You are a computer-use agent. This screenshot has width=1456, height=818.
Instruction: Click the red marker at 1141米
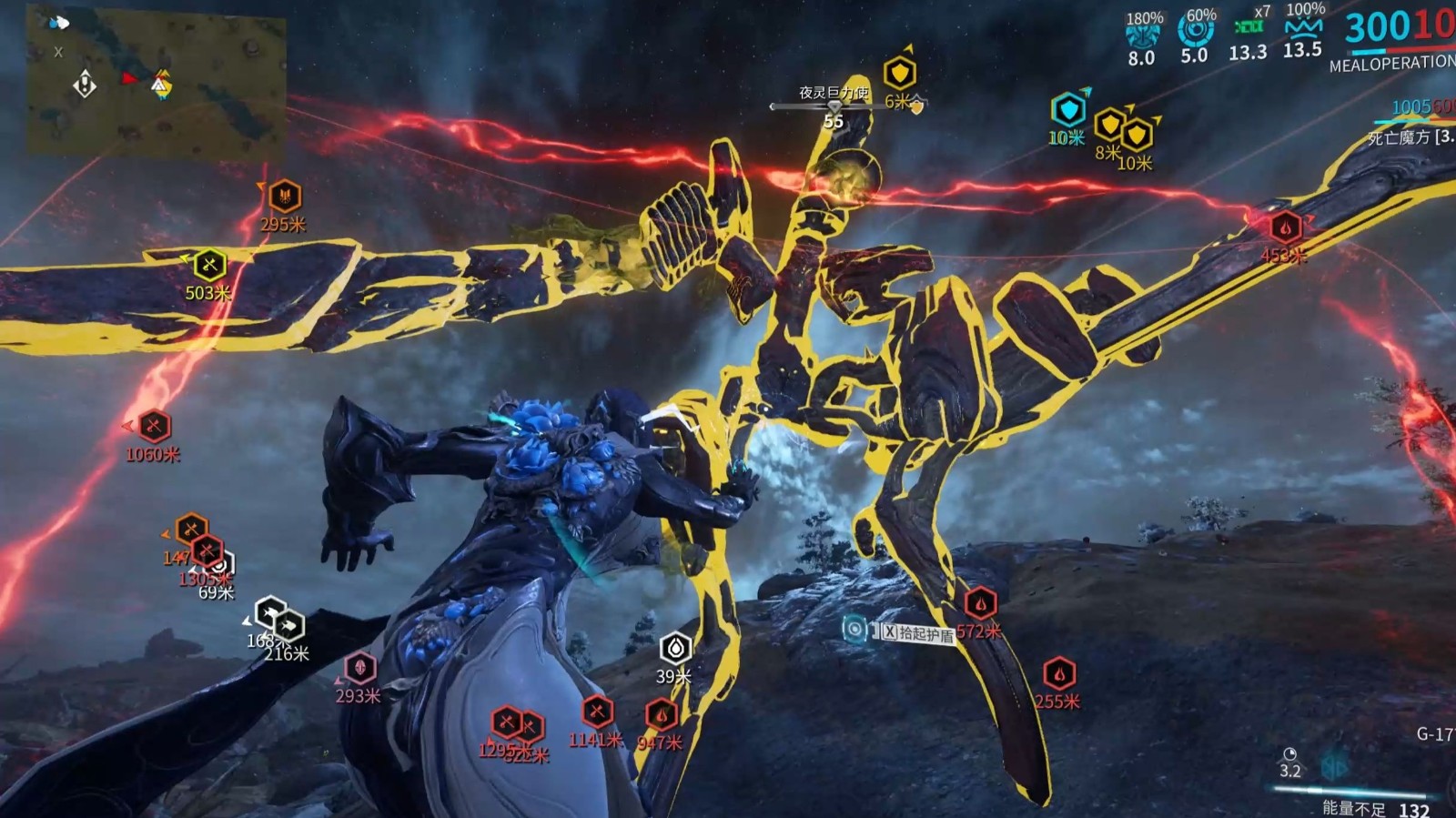[598, 712]
